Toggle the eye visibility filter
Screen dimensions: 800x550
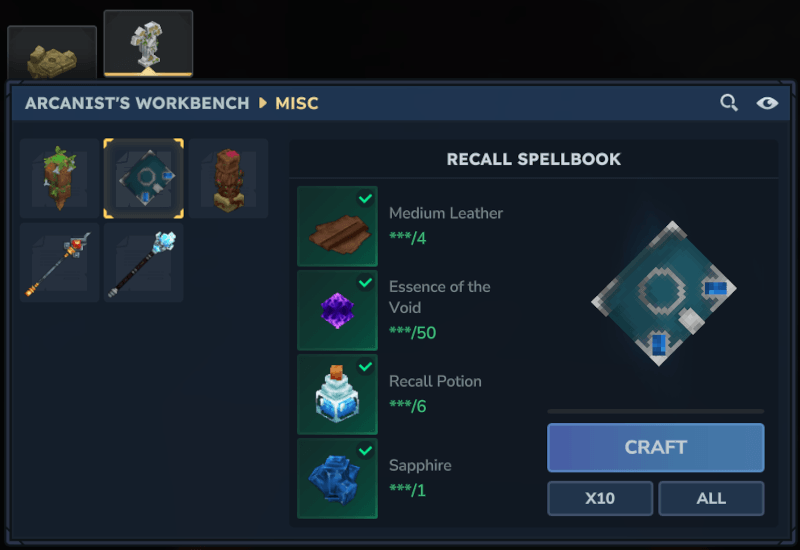pyautogui.click(x=767, y=103)
